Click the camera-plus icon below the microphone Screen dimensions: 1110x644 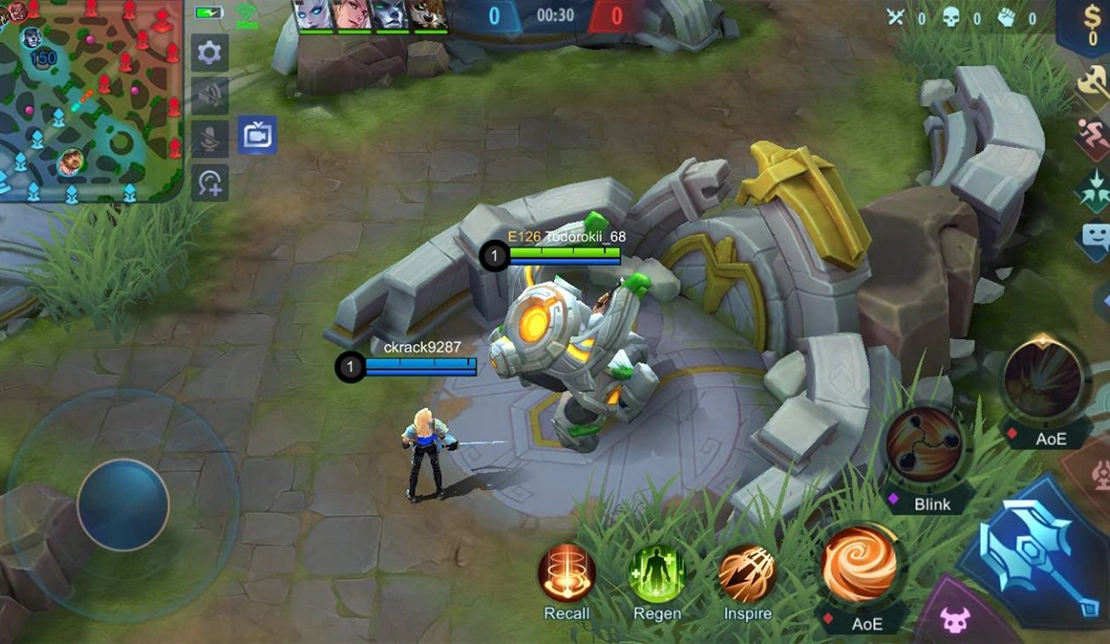[x=210, y=182]
